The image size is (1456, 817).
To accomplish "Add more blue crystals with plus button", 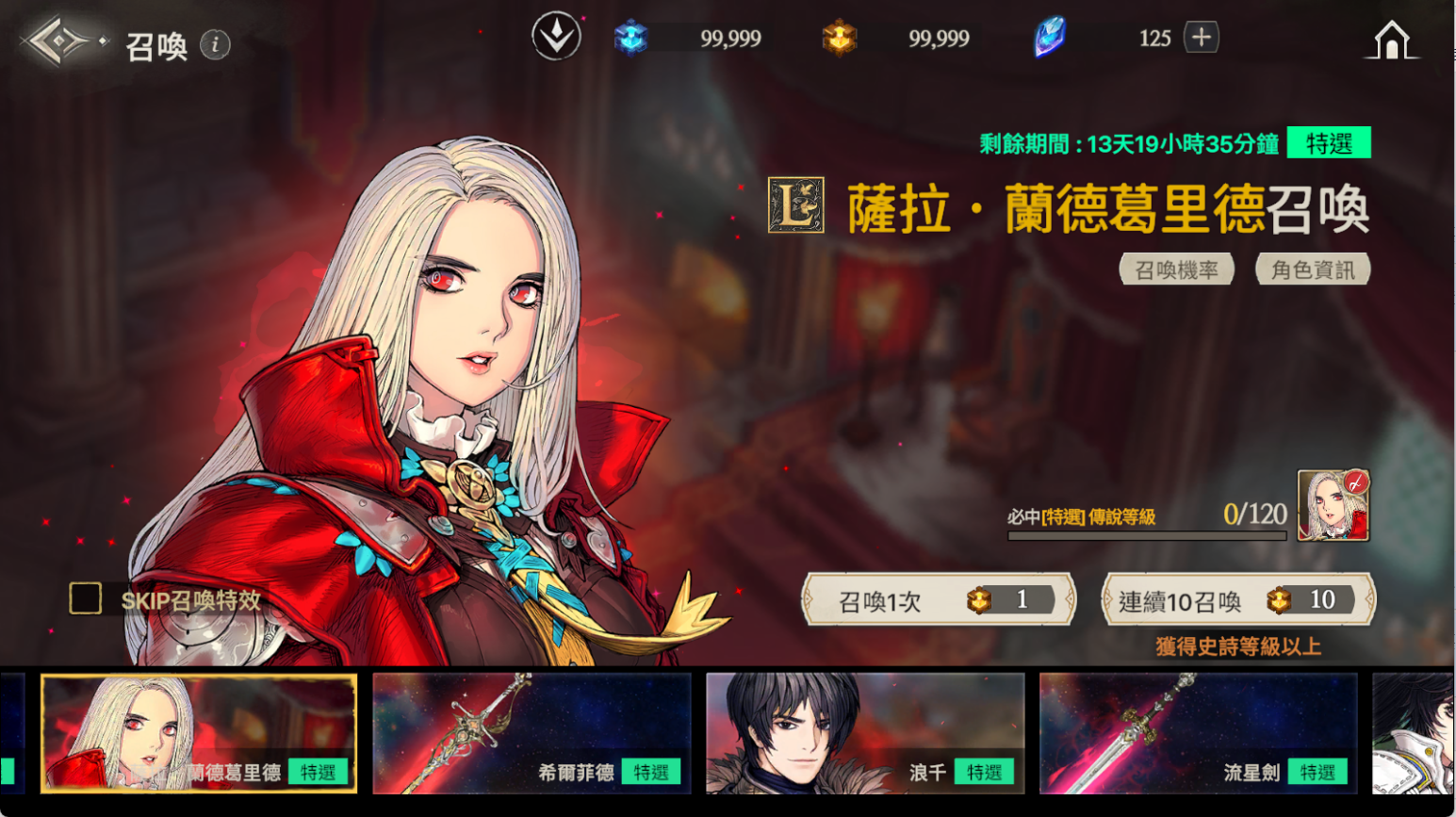I will (x=1201, y=38).
